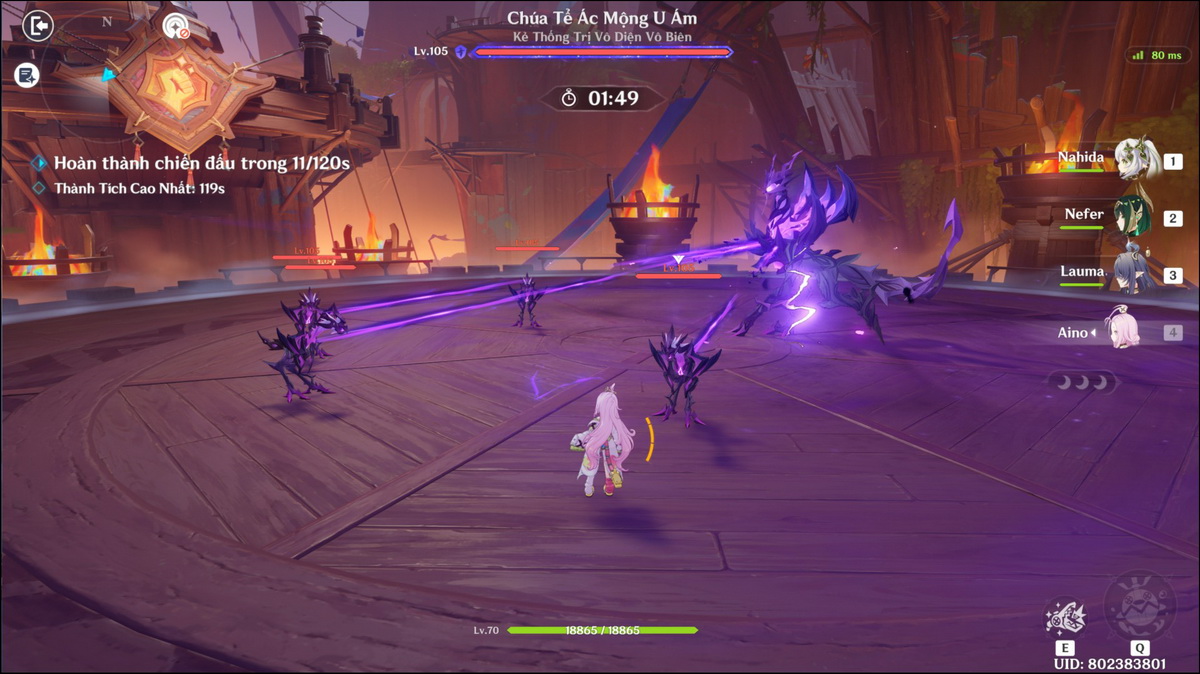The width and height of the screenshot is (1200, 674).
Task: Click the objective tracker "Hoàn thành chiến đấu"
Action: click(x=200, y=162)
